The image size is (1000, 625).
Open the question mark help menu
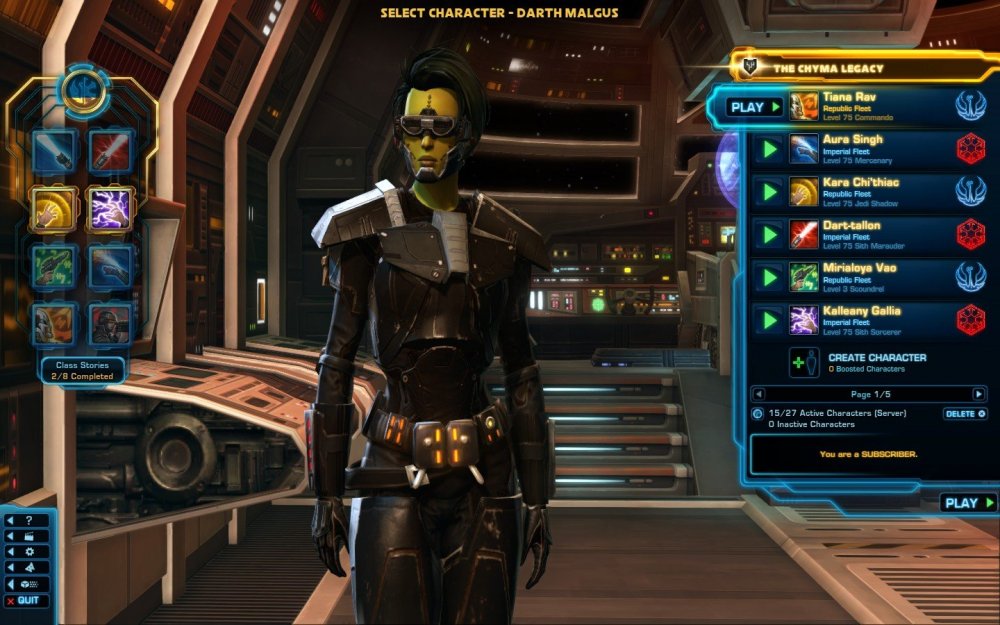pos(28,521)
